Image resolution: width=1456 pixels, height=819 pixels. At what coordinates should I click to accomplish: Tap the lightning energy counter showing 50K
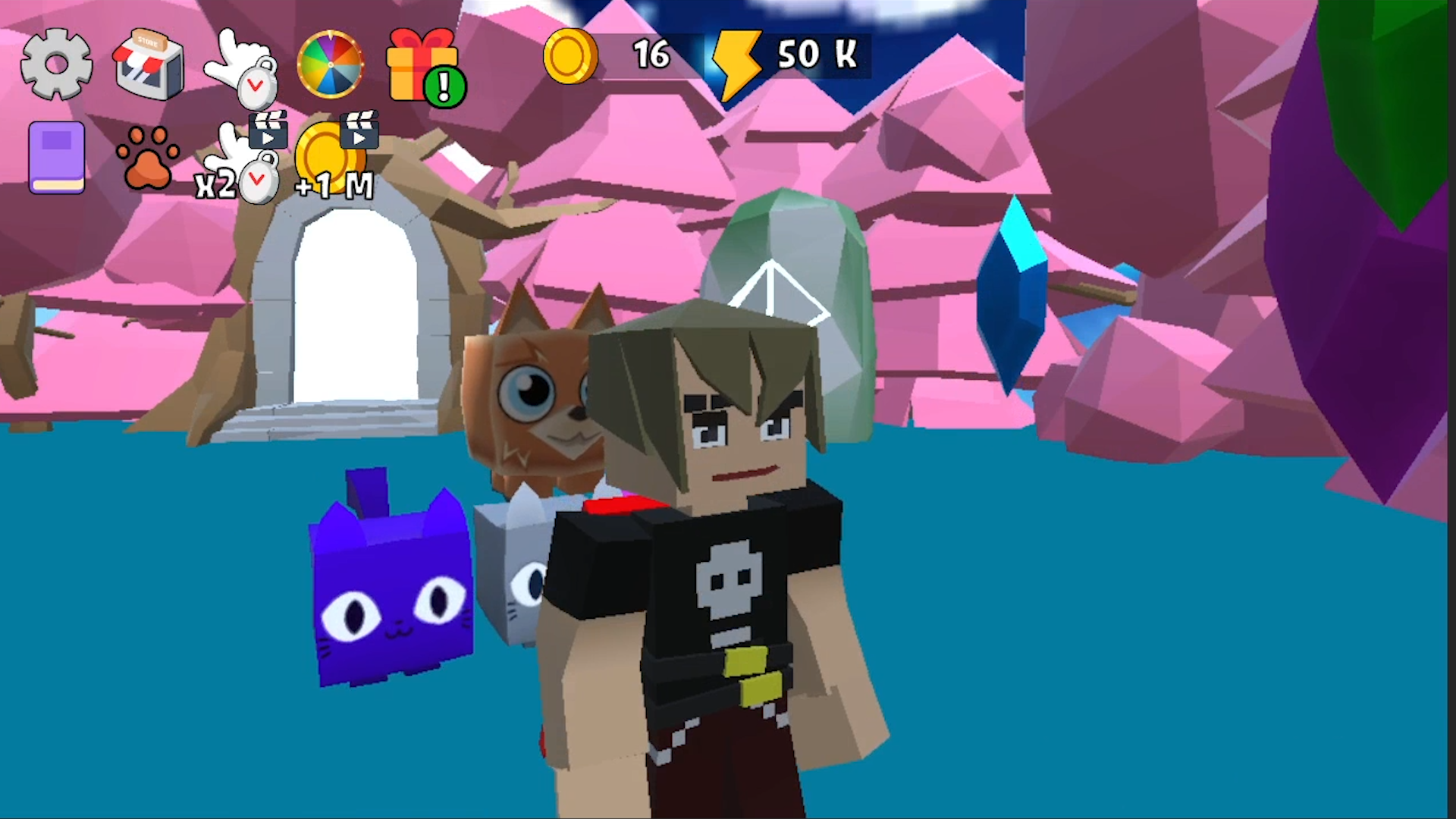click(x=781, y=56)
